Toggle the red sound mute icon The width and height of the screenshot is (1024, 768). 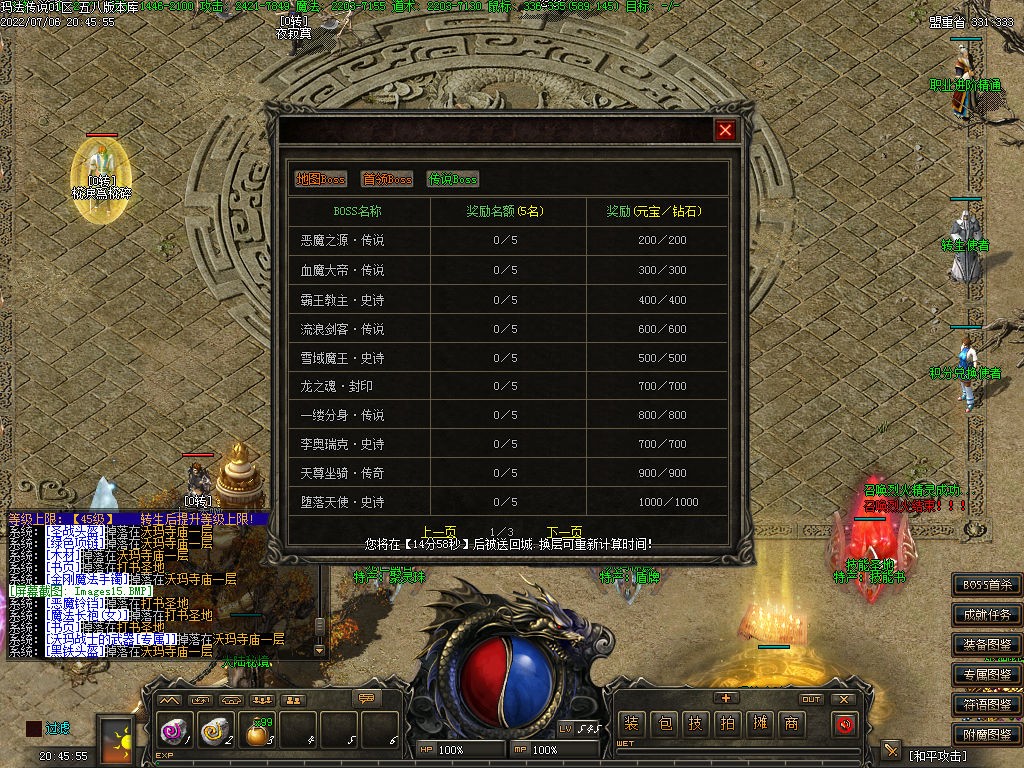coord(845,724)
